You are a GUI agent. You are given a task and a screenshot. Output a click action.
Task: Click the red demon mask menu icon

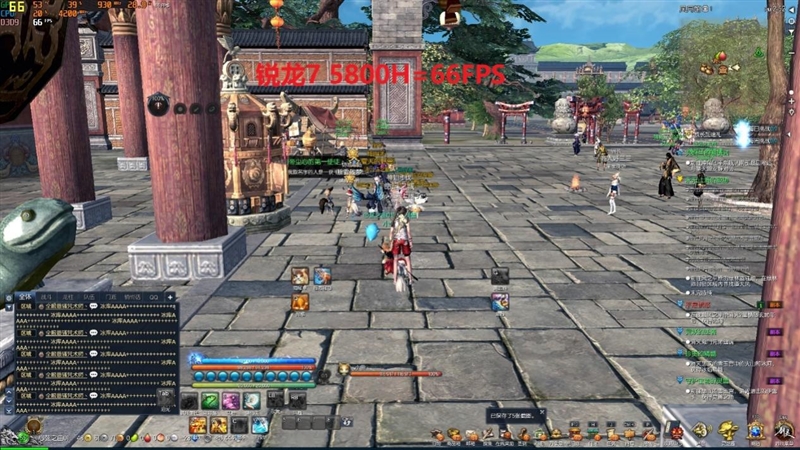(x=677, y=432)
